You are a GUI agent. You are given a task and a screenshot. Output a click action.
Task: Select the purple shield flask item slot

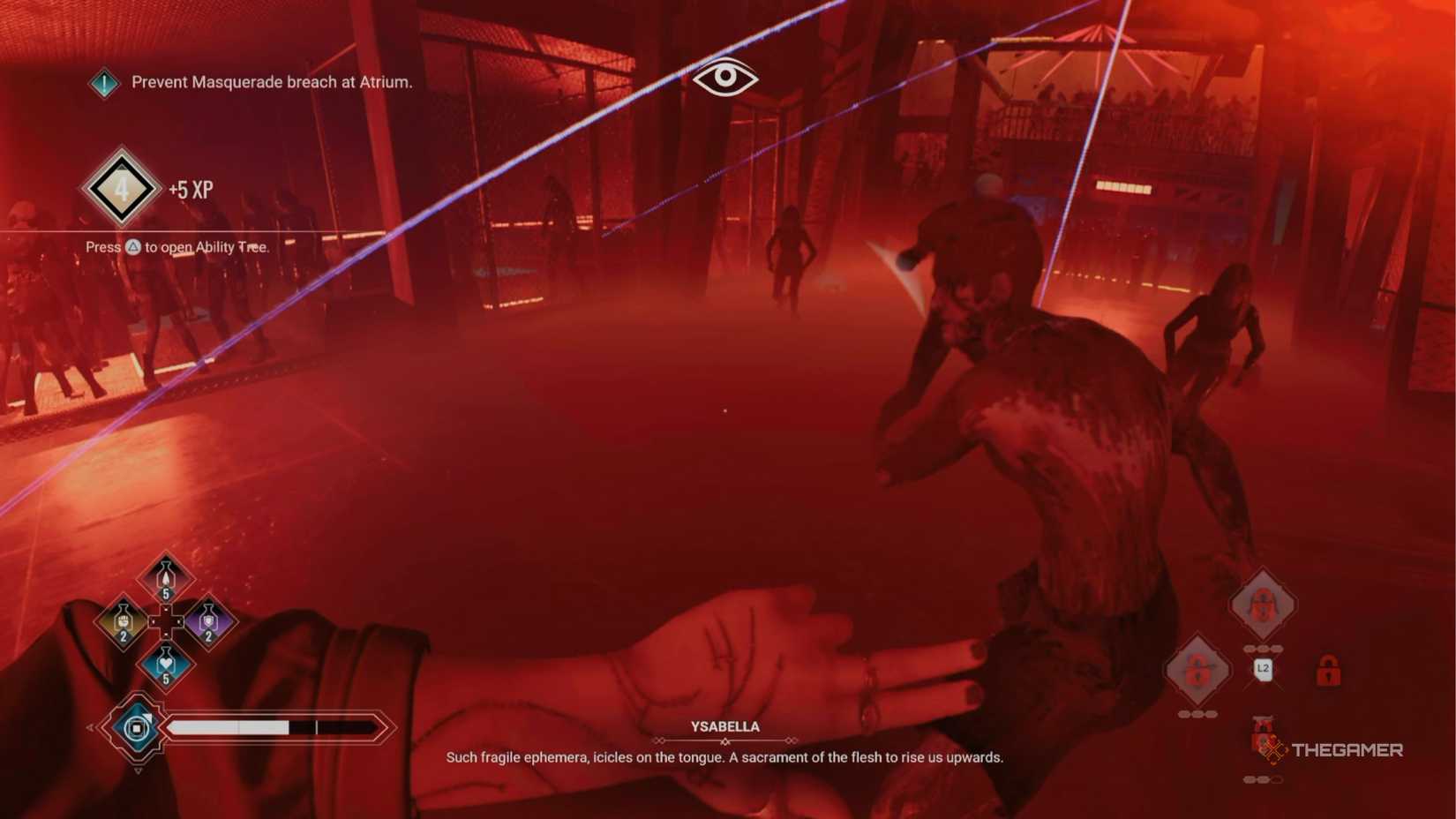207,620
